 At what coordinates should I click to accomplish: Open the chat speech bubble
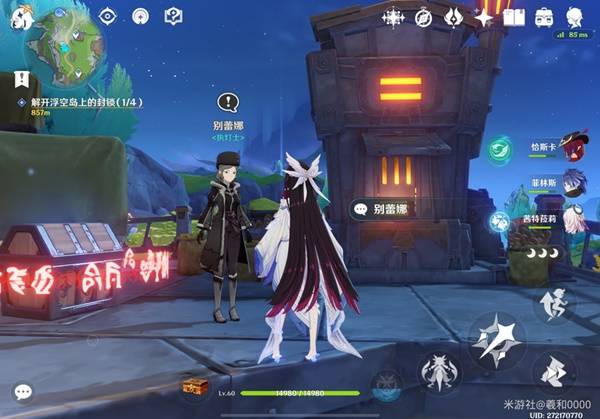click(22, 393)
